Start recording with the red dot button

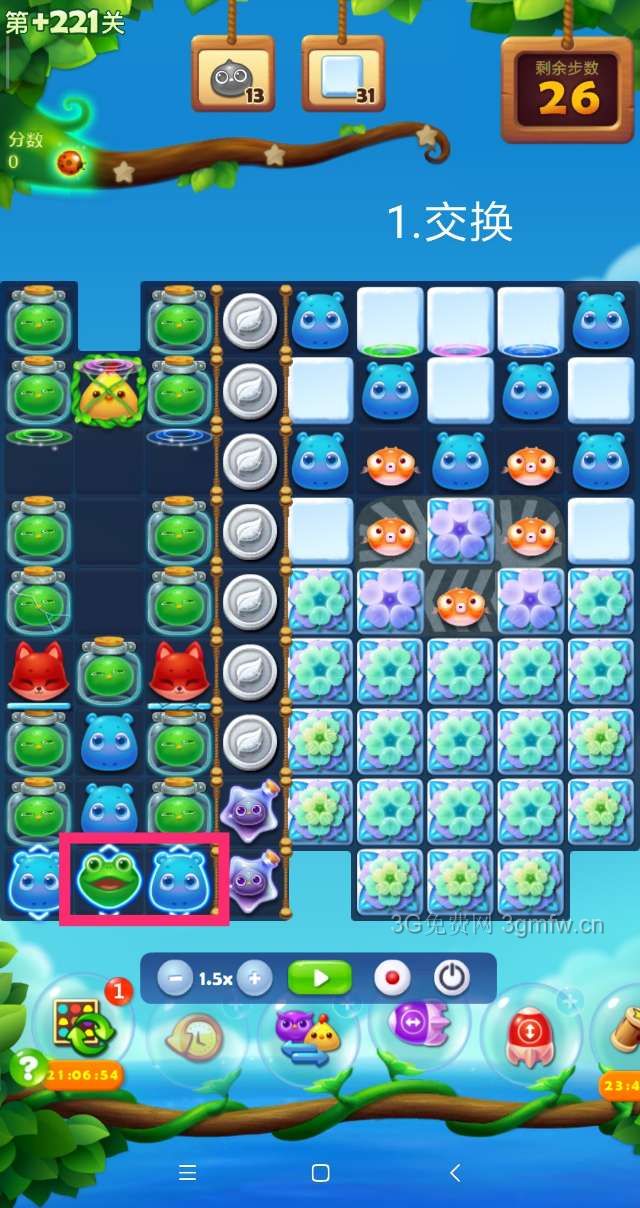click(x=392, y=978)
